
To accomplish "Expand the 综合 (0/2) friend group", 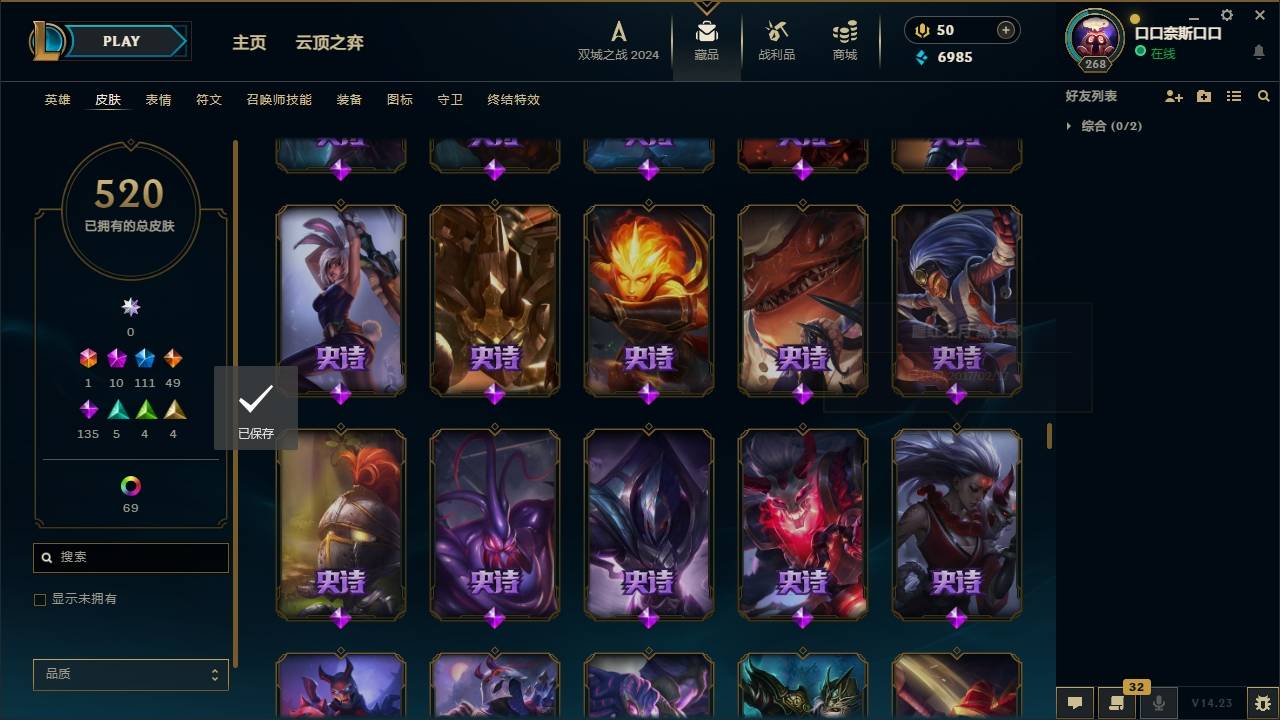I will [x=1069, y=126].
